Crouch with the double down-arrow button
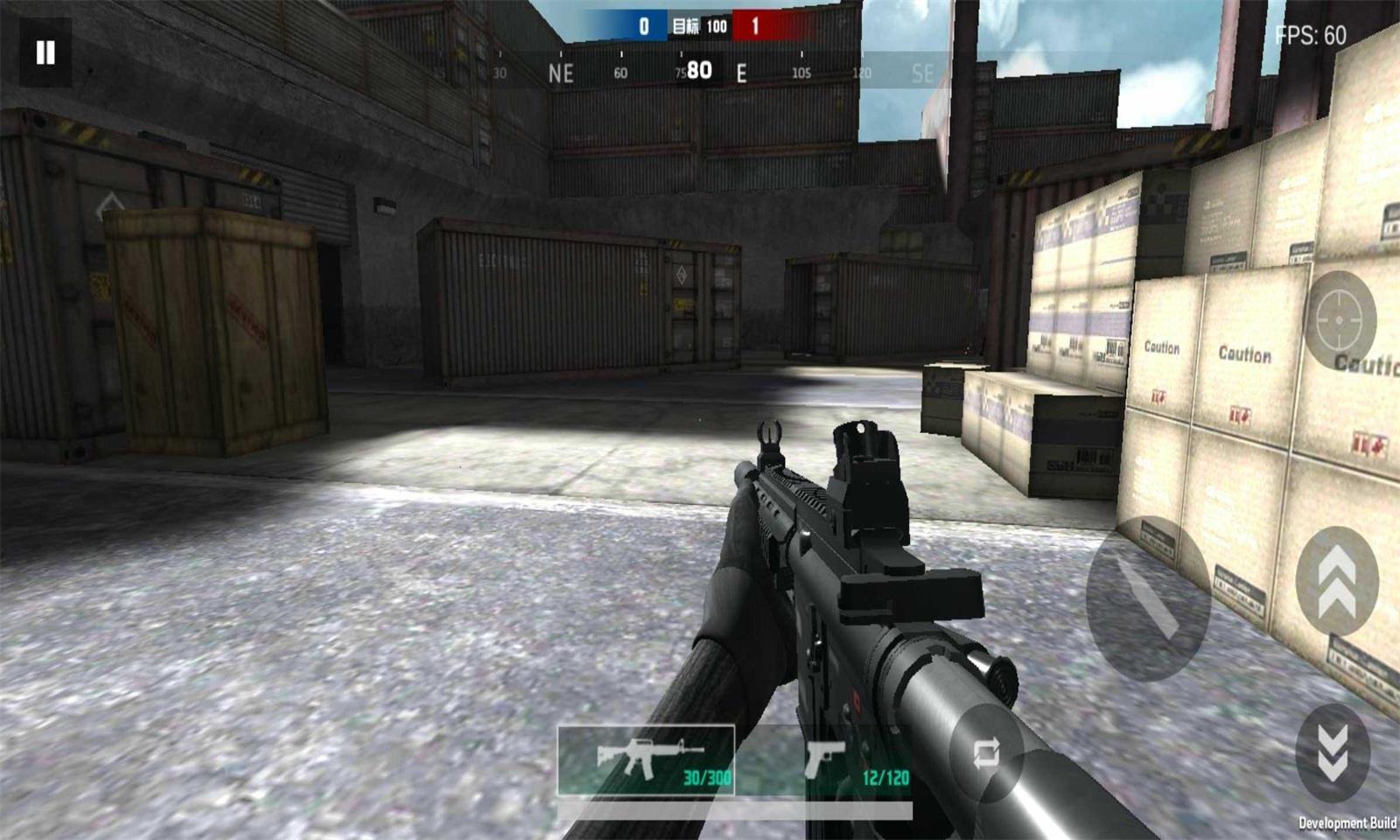This screenshot has width=1400, height=840. [x=1333, y=752]
